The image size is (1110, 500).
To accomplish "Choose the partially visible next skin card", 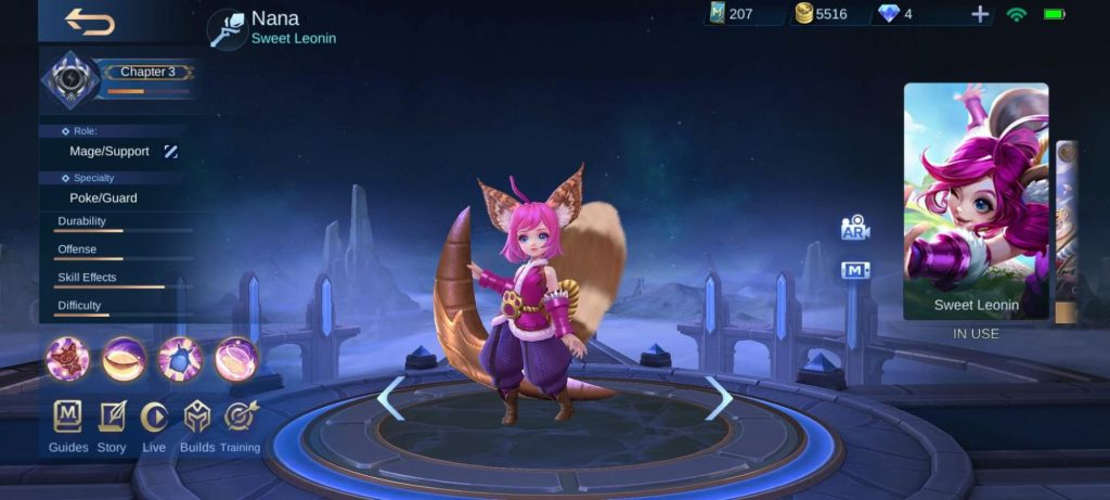I will [x=1066, y=232].
